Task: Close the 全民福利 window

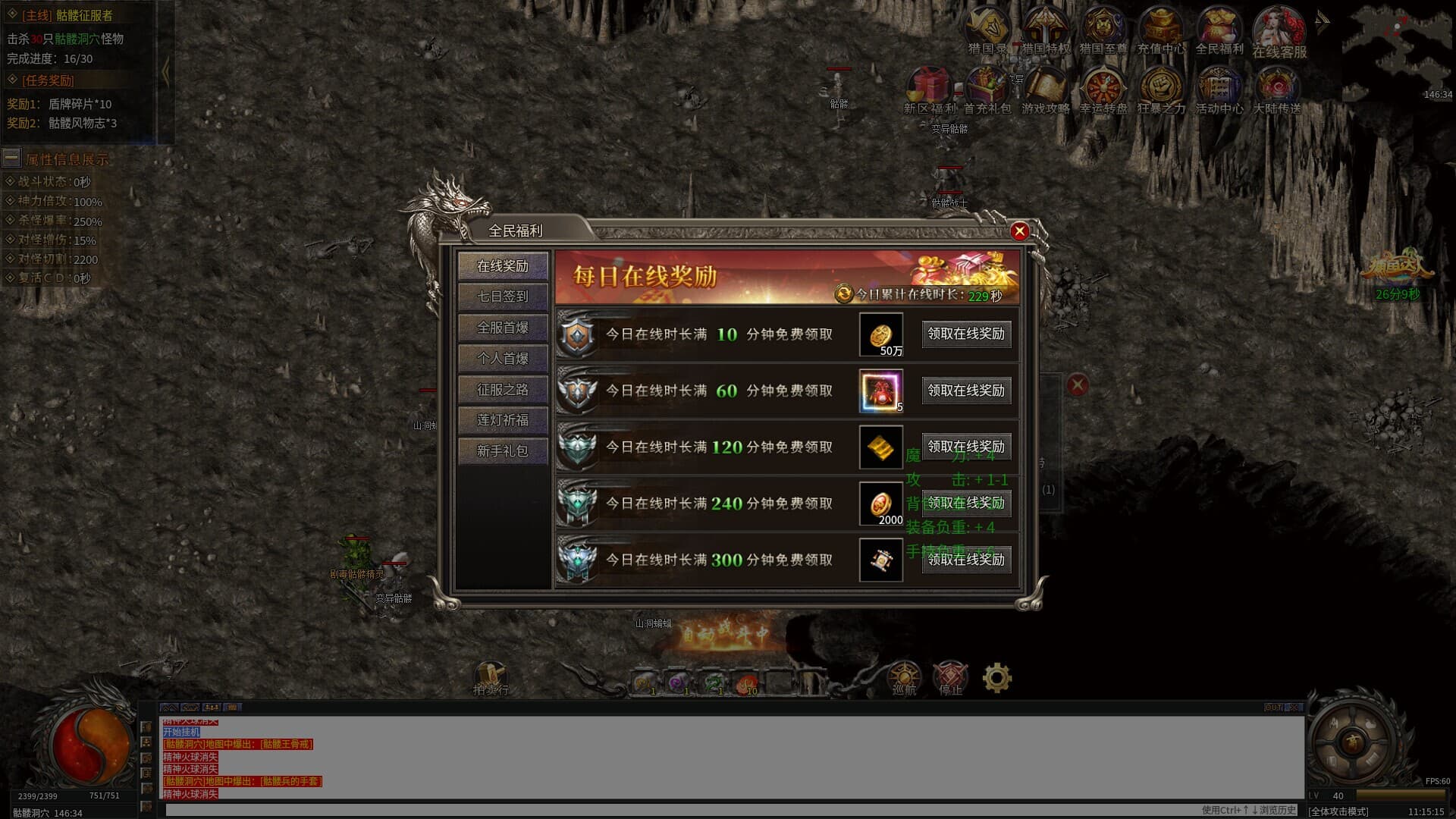Action: [x=1019, y=231]
